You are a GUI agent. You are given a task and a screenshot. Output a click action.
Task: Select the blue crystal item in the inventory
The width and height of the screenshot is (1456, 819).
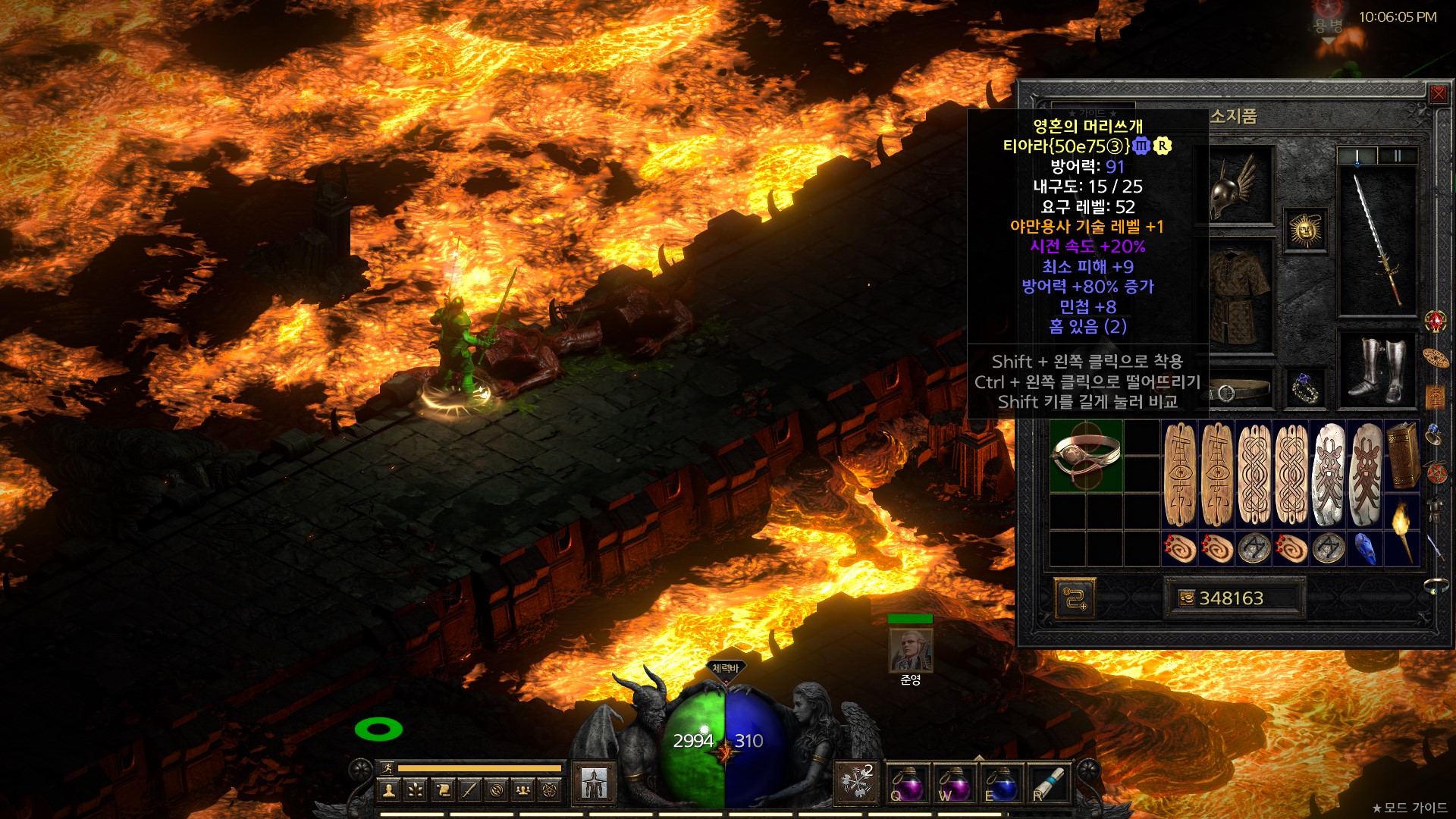click(1365, 548)
